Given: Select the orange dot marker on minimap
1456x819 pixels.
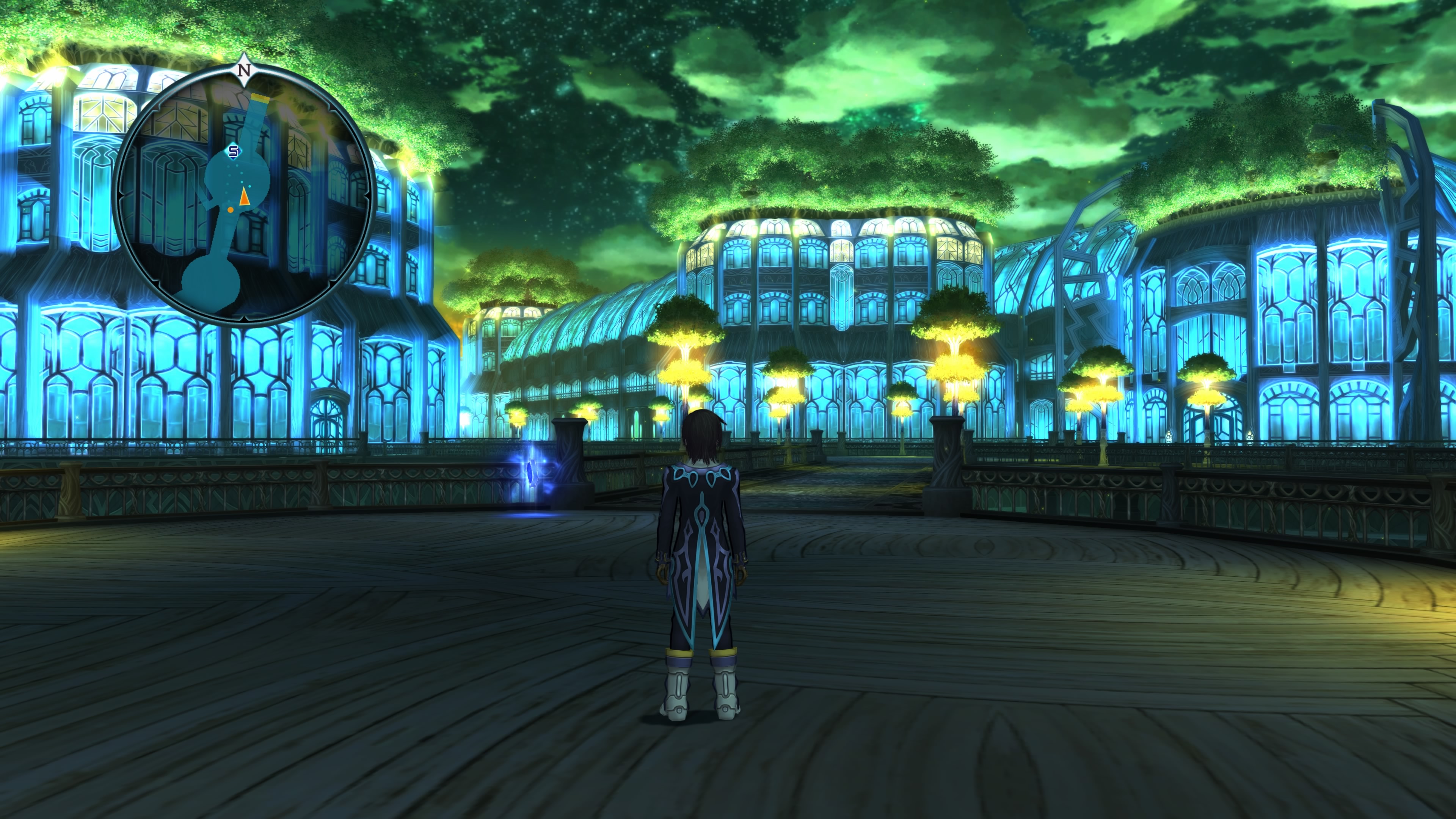Looking at the screenshot, I should (231, 210).
